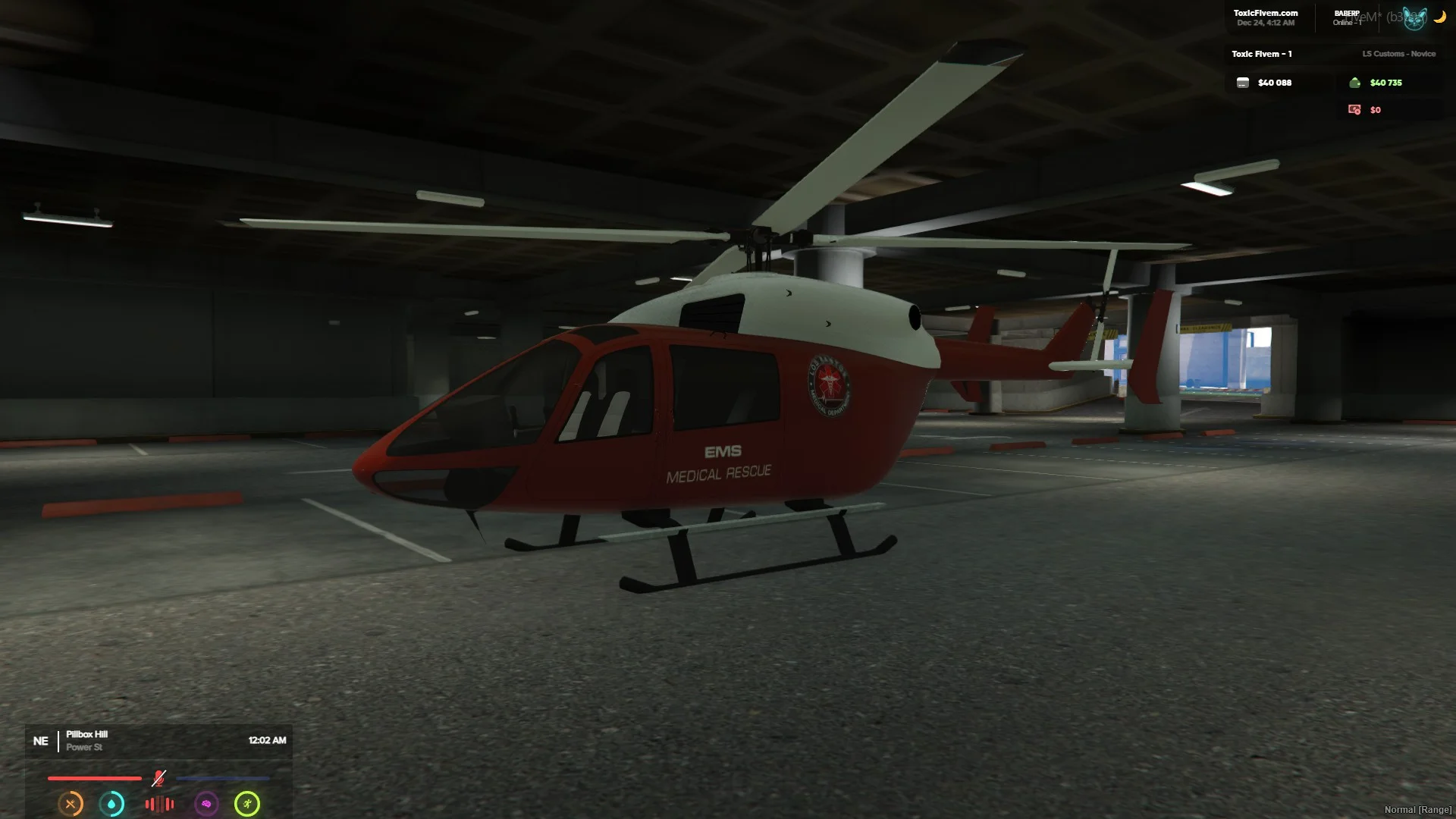Click the red dirty money icon
Viewport: 1456px width, 819px height.
[1354, 110]
